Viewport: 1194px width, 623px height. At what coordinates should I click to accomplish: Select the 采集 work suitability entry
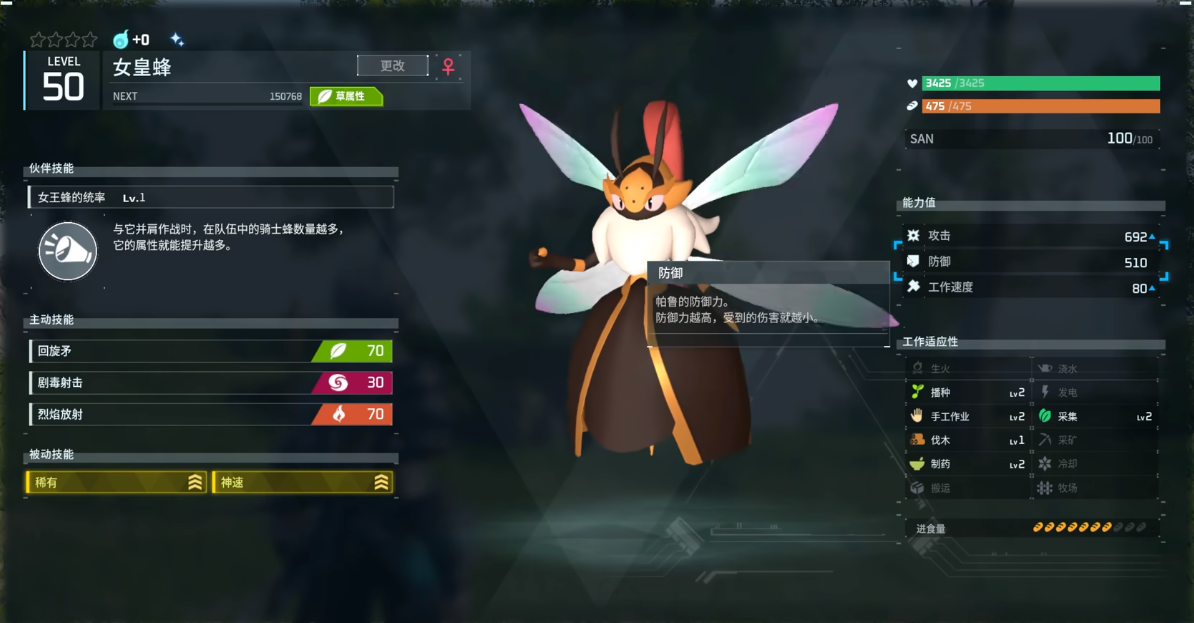(x=1095, y=416)
